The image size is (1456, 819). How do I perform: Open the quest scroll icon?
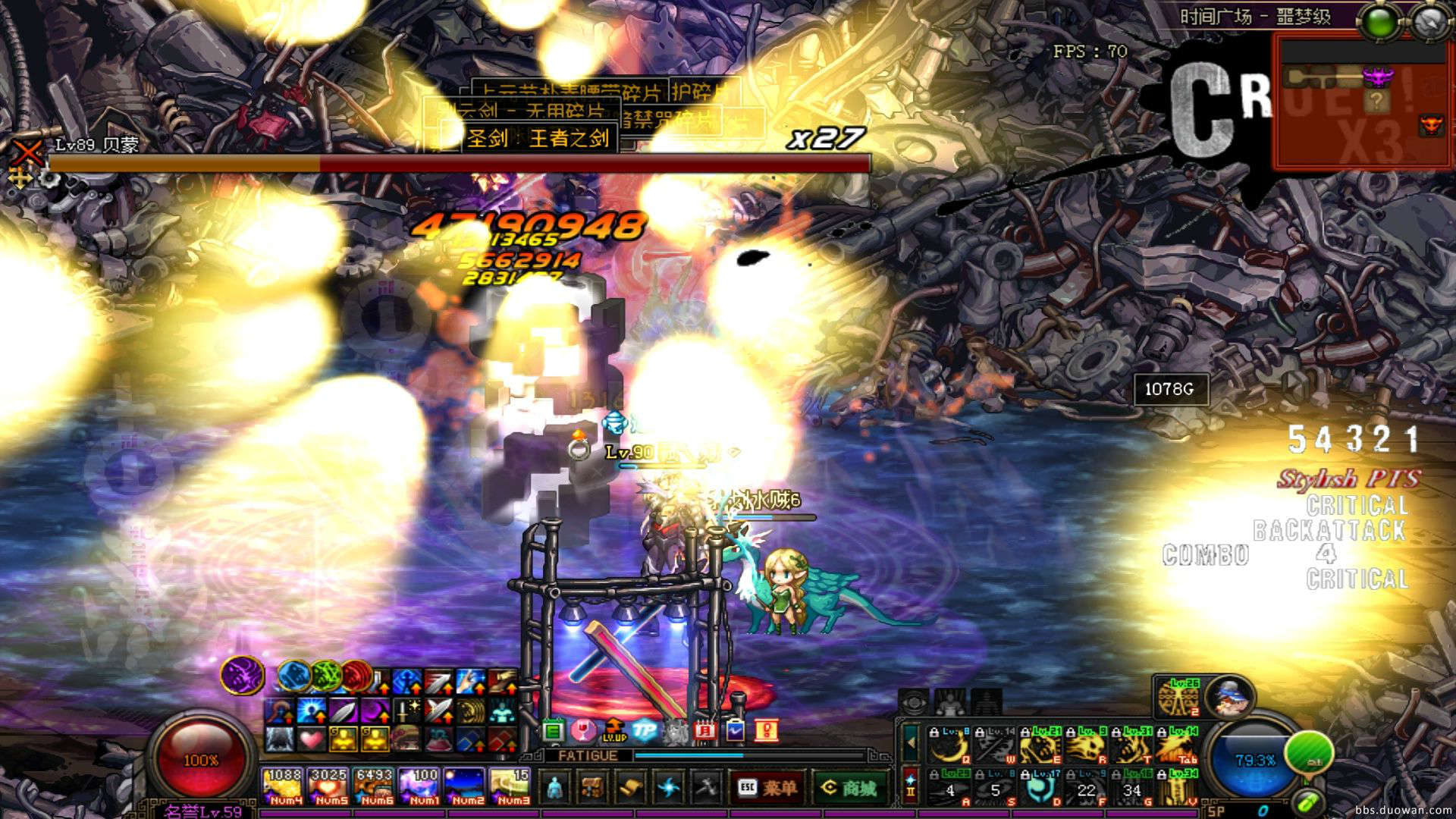pyautogui.click(x=629, y=788)
